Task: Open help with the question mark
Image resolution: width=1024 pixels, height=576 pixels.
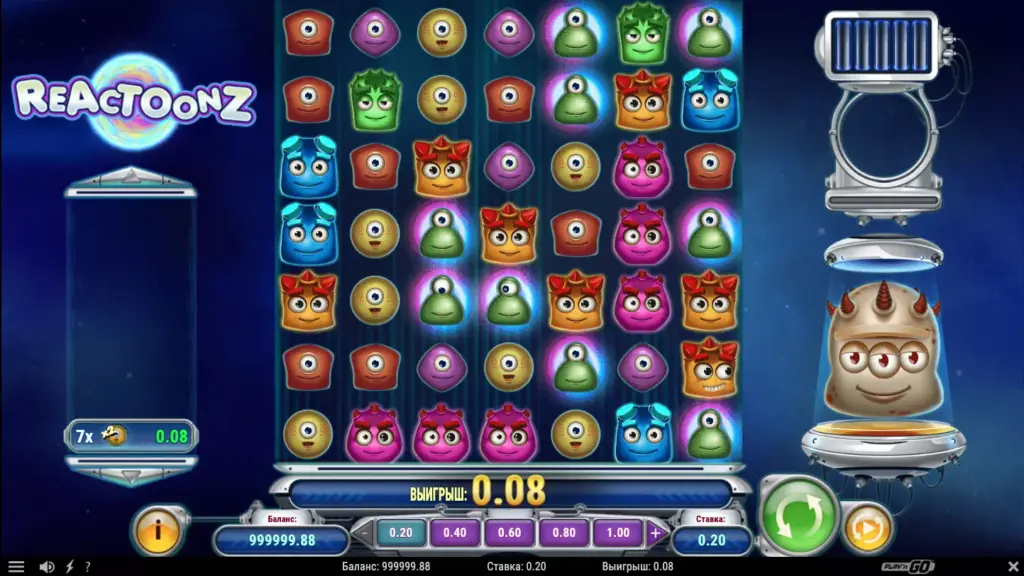Action: (x=87, y=567)
